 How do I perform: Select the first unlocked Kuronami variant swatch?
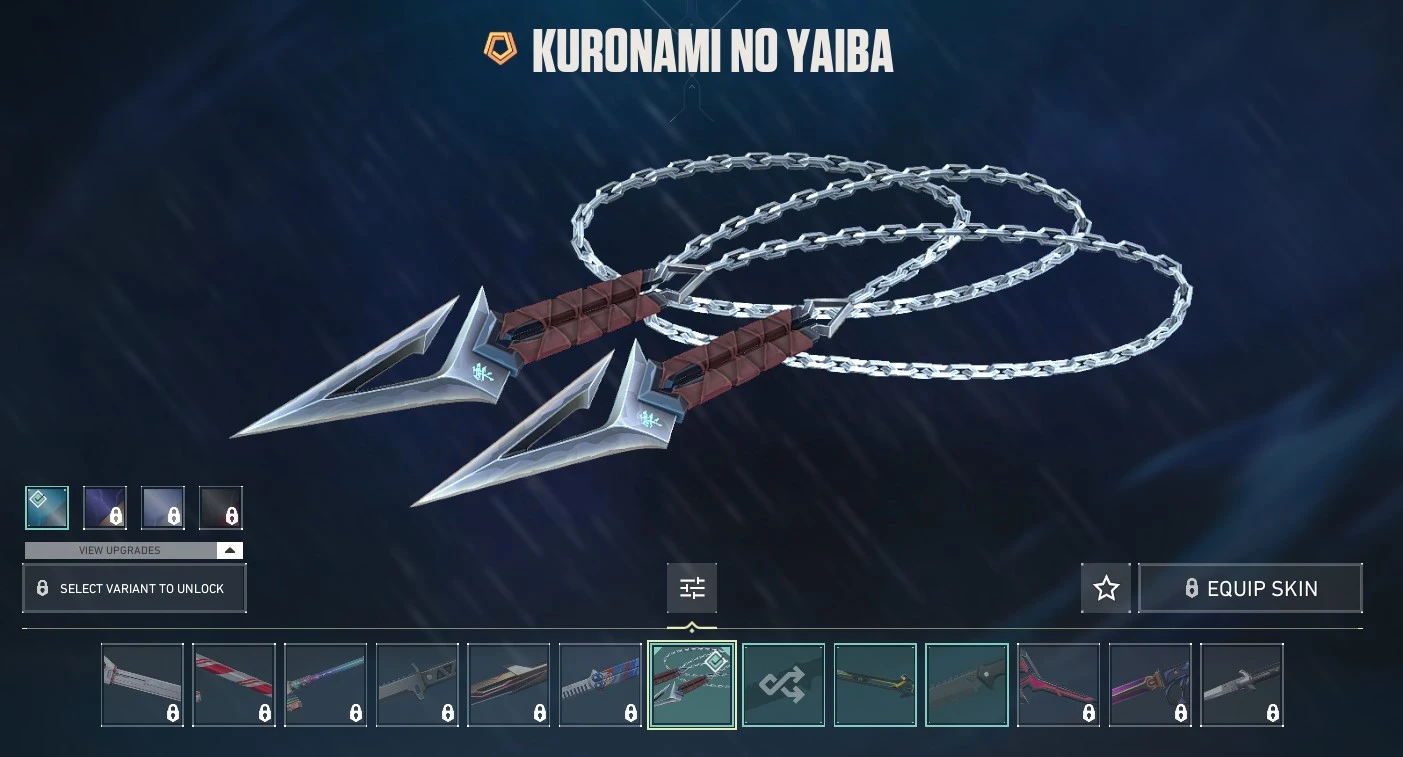tap(47, 508)
